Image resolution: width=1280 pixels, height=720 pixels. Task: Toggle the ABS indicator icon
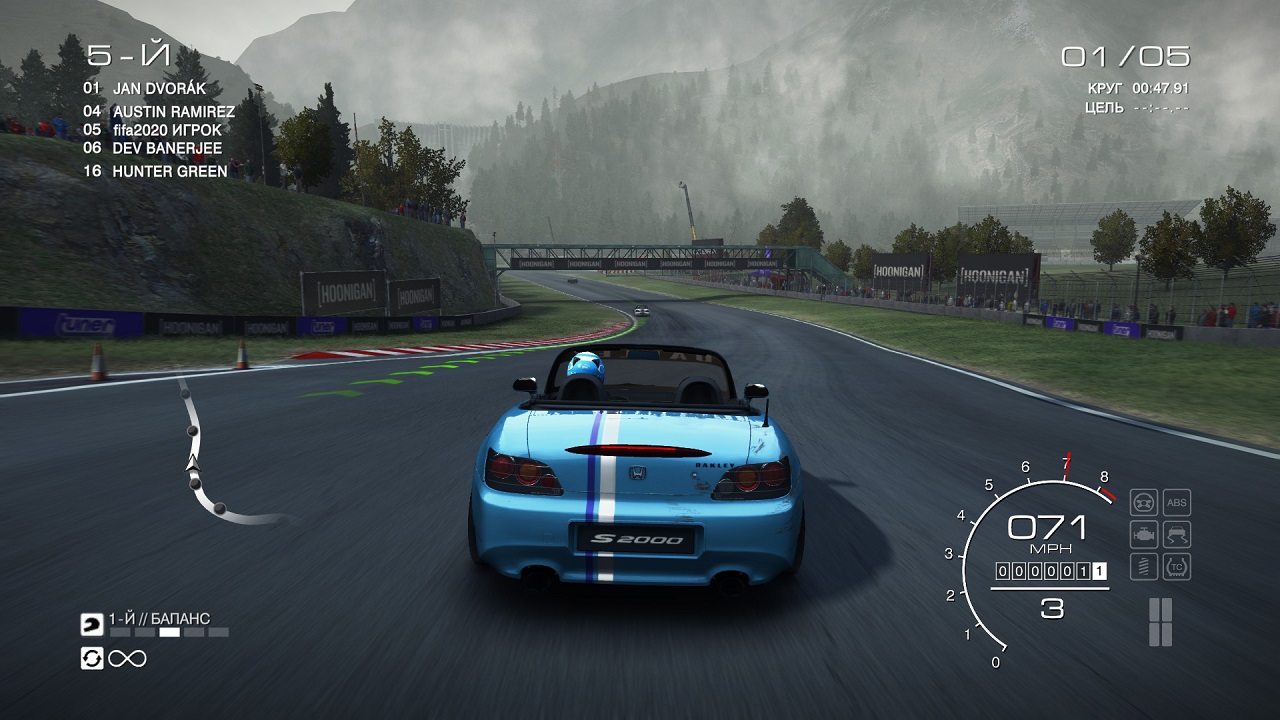1177,502
